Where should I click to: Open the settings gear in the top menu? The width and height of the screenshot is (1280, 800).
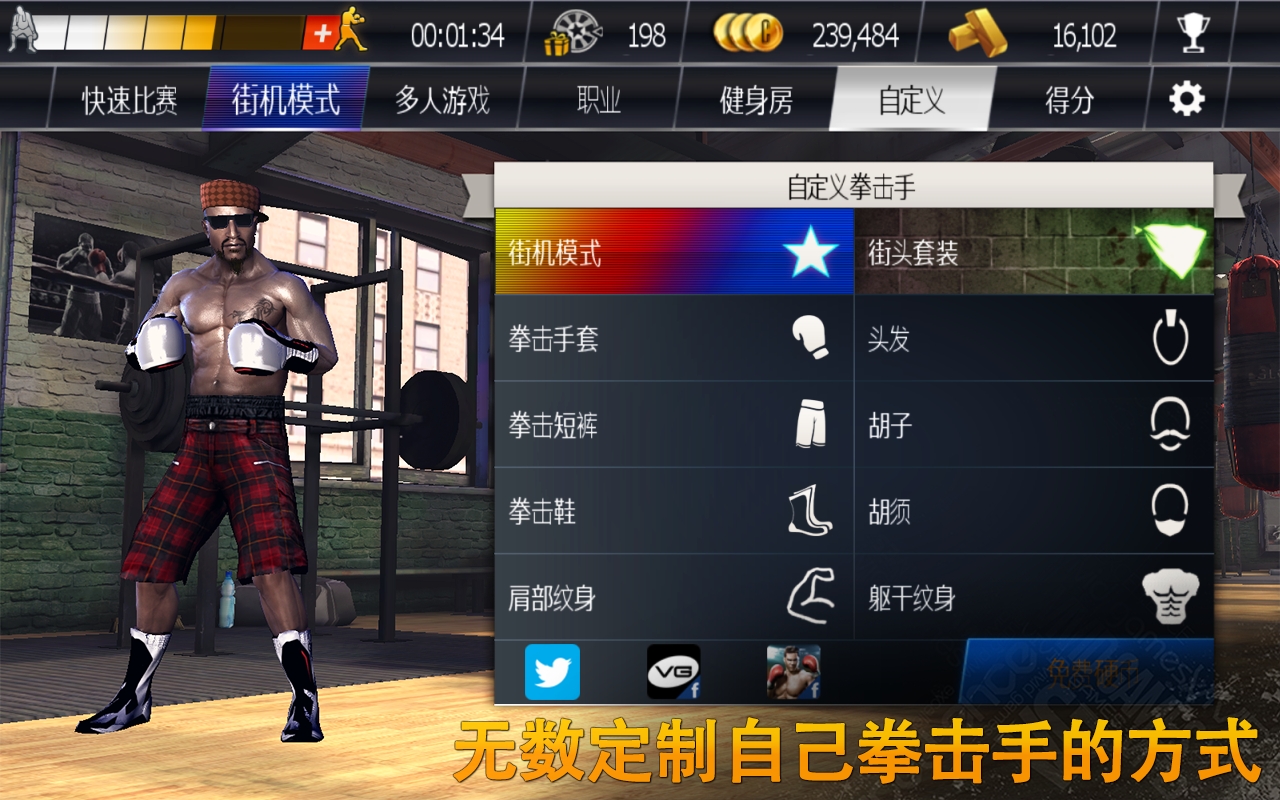pyautogui.click(x=1185, y=99)
